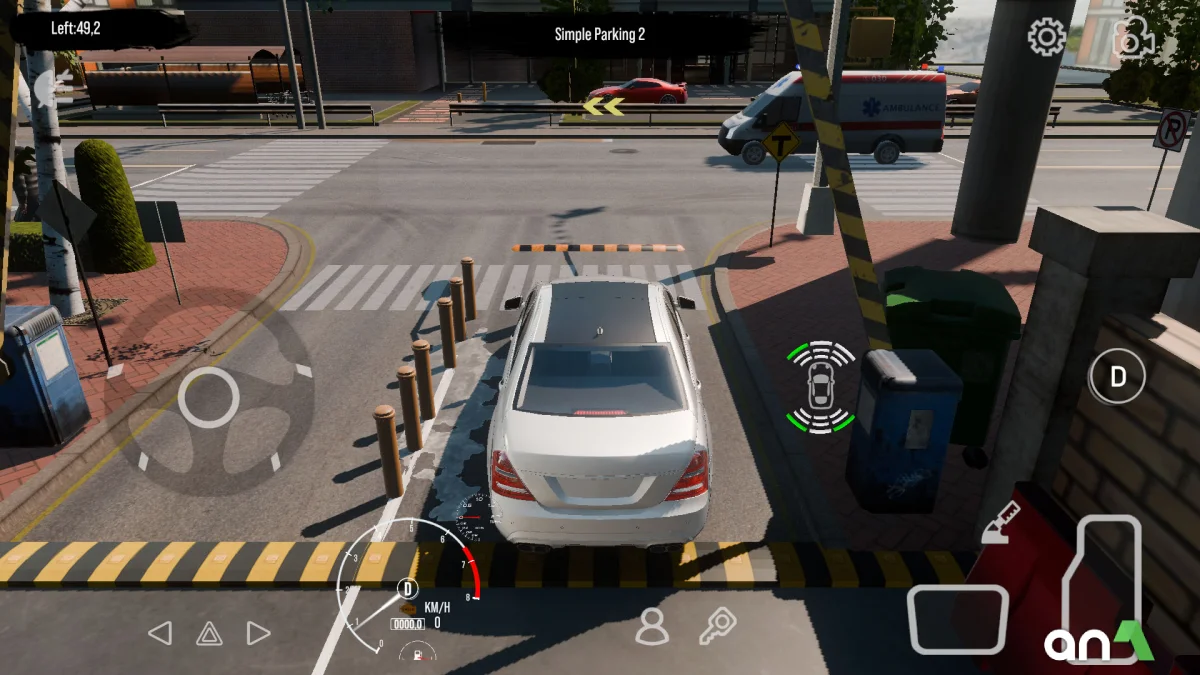
Task: Open the settings gear menu
Action: point(1047,38)
